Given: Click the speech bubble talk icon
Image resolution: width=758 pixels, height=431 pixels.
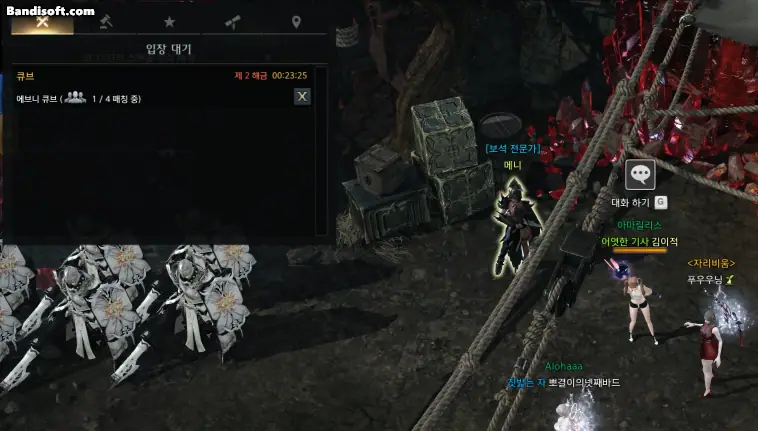Looking at the screenshot, I should pos(640,174).
